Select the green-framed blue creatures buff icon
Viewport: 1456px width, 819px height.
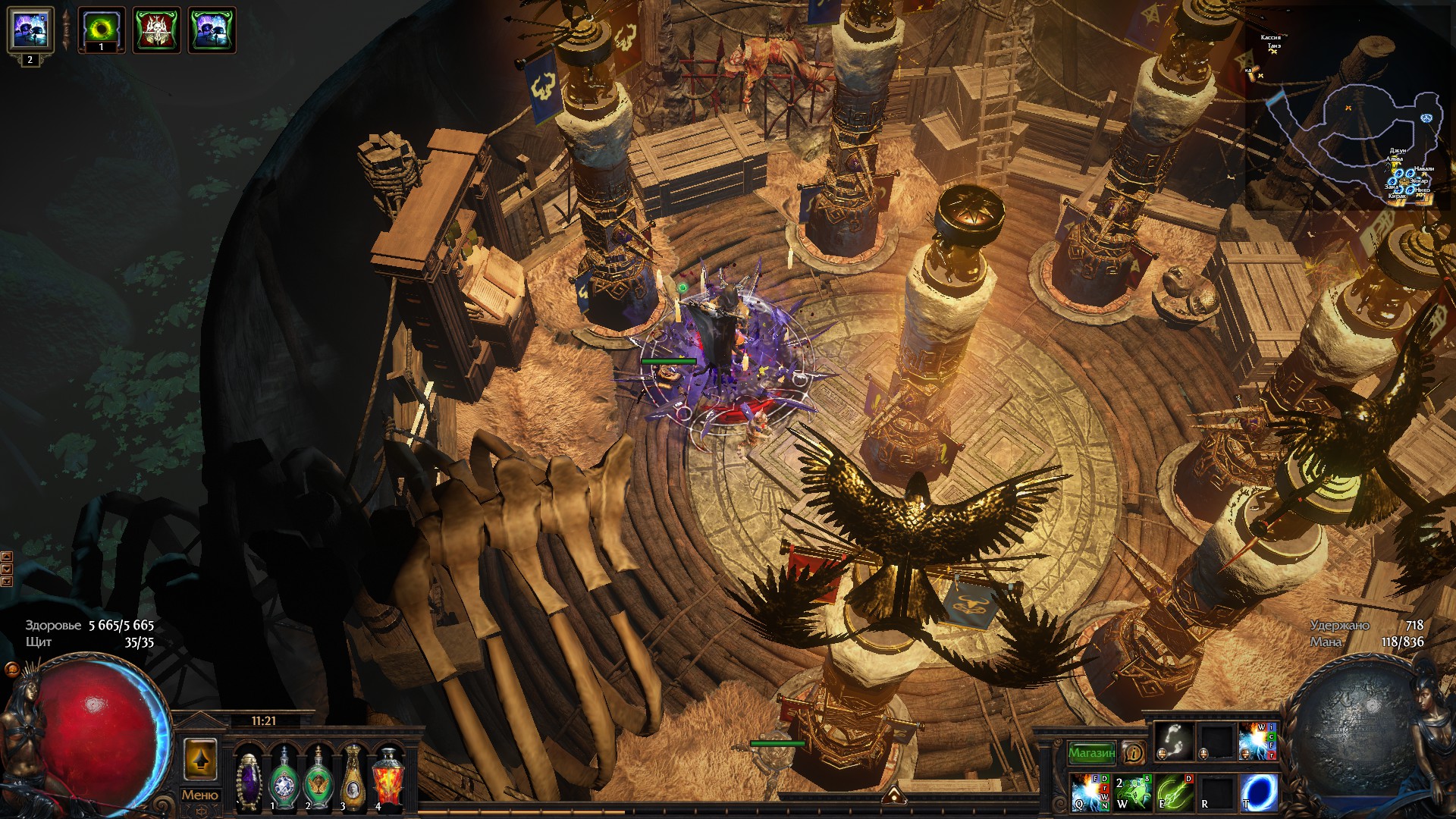point(212,30)
